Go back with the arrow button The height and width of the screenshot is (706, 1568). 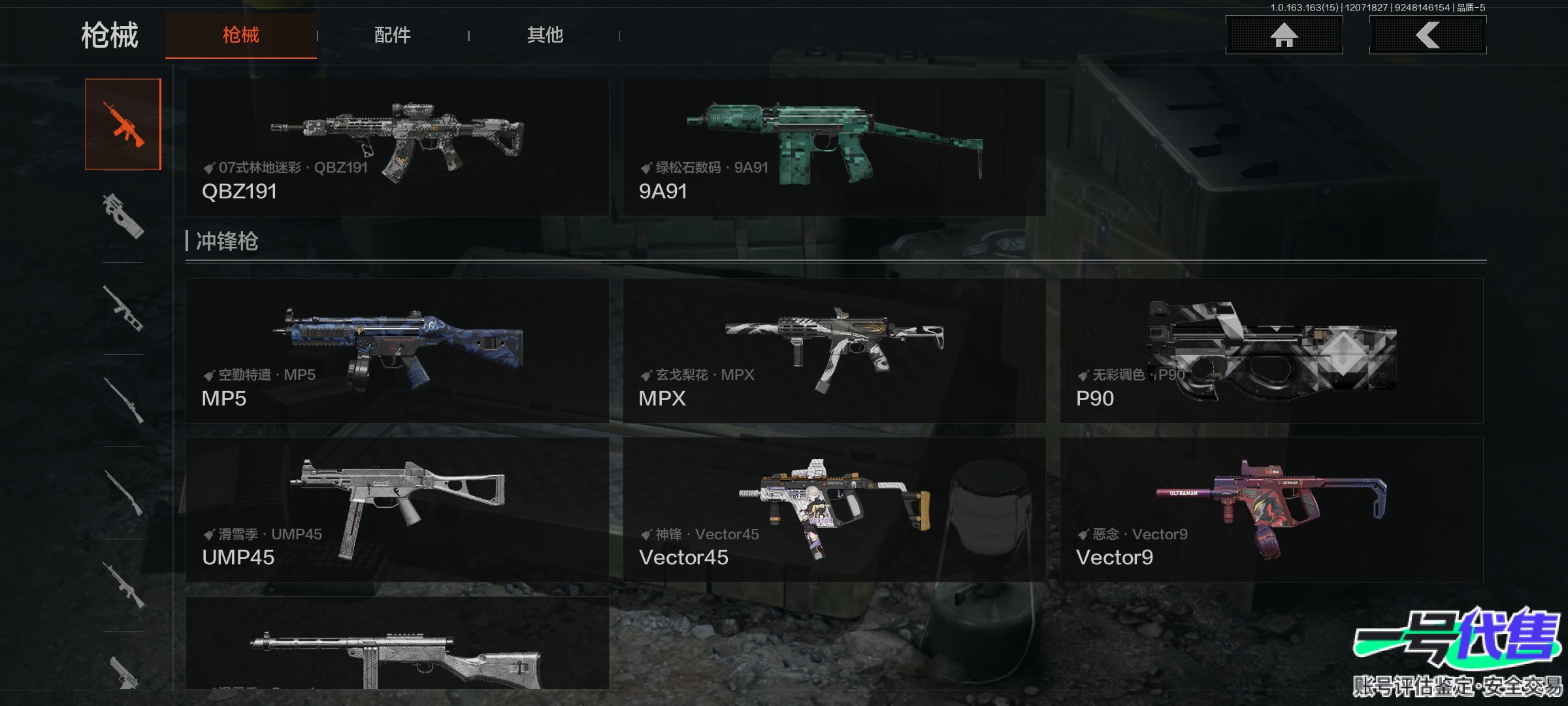1428,35
